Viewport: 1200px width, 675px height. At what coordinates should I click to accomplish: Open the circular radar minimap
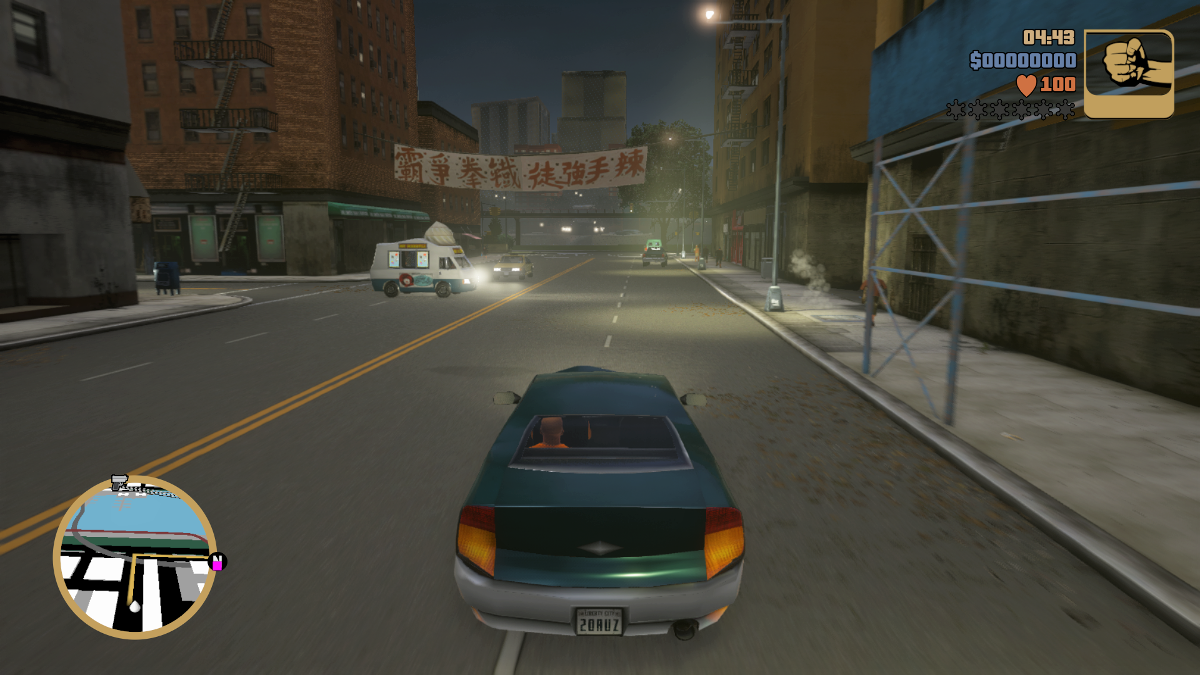pyautogui.click(x=134, y=557)
